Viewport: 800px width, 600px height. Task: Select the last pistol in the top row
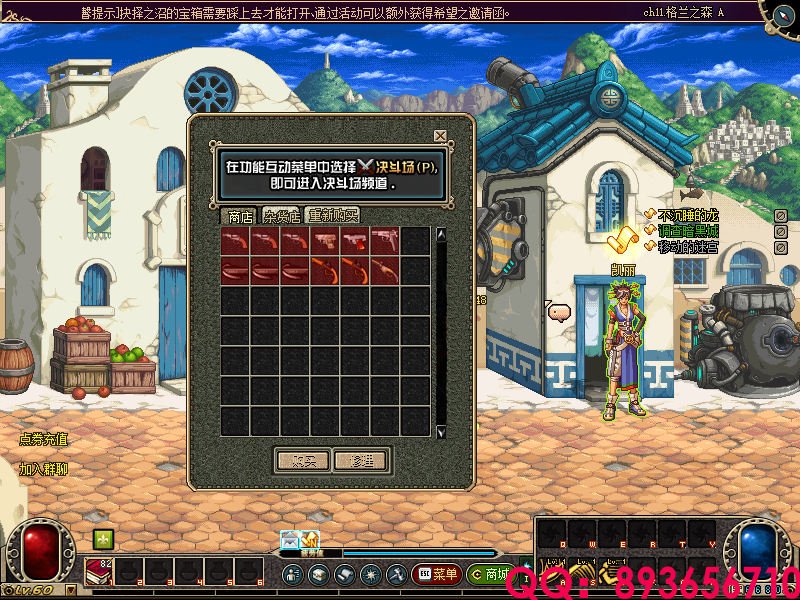coord(385,241)
